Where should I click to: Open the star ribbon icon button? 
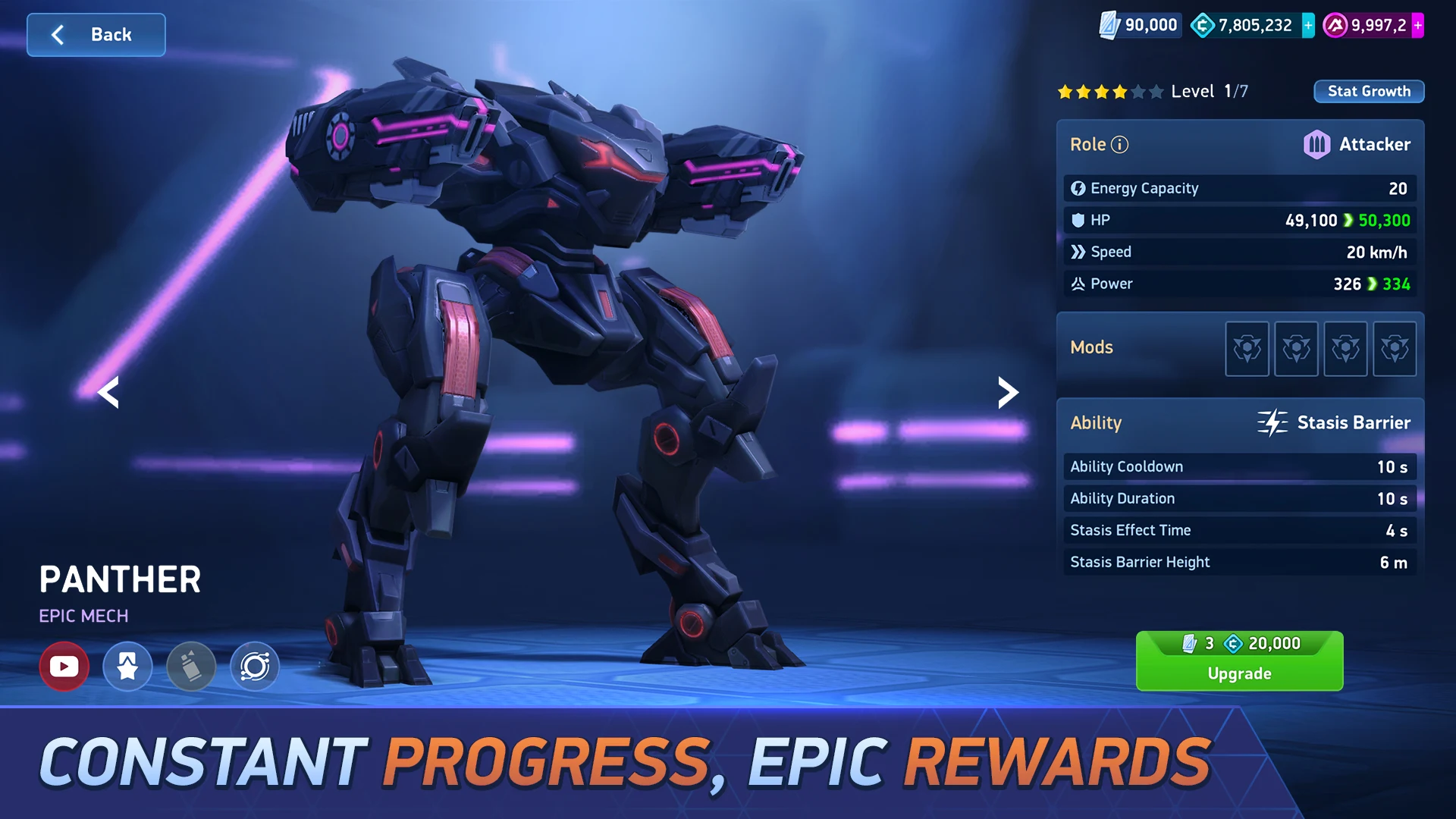(127, 667)
